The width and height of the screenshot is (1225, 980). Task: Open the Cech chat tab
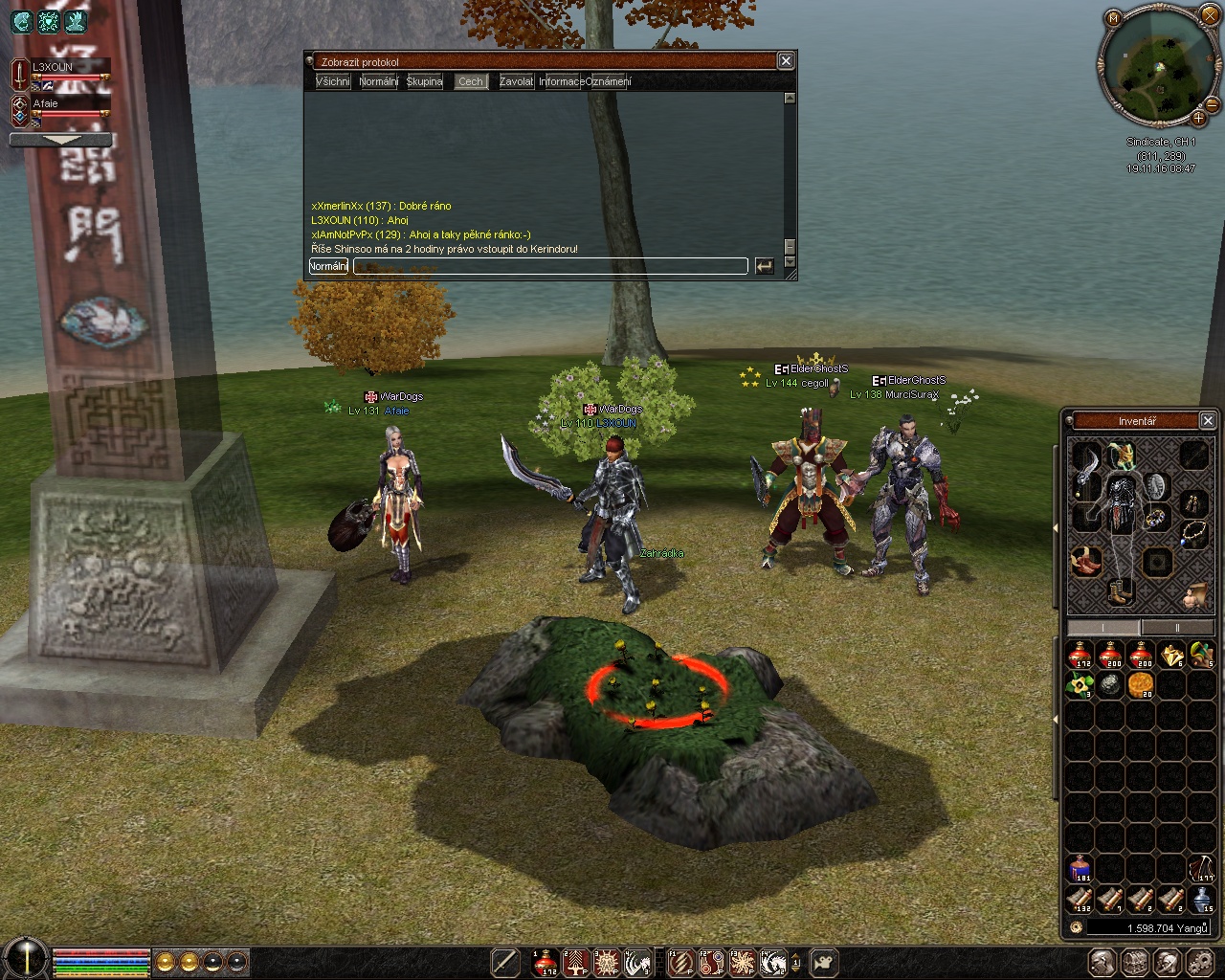(471, 81)
